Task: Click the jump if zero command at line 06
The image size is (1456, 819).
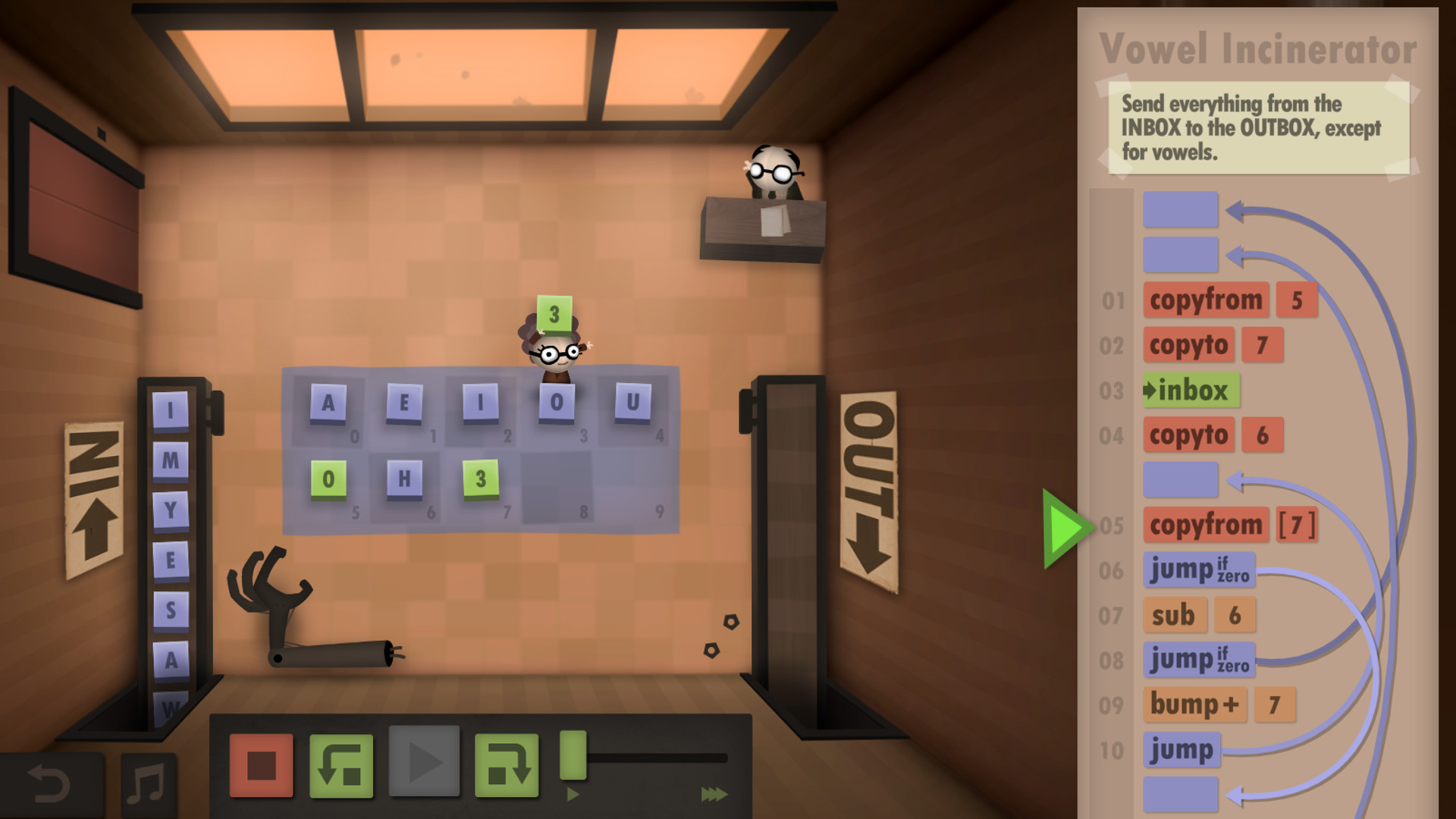Action: 1198,570
